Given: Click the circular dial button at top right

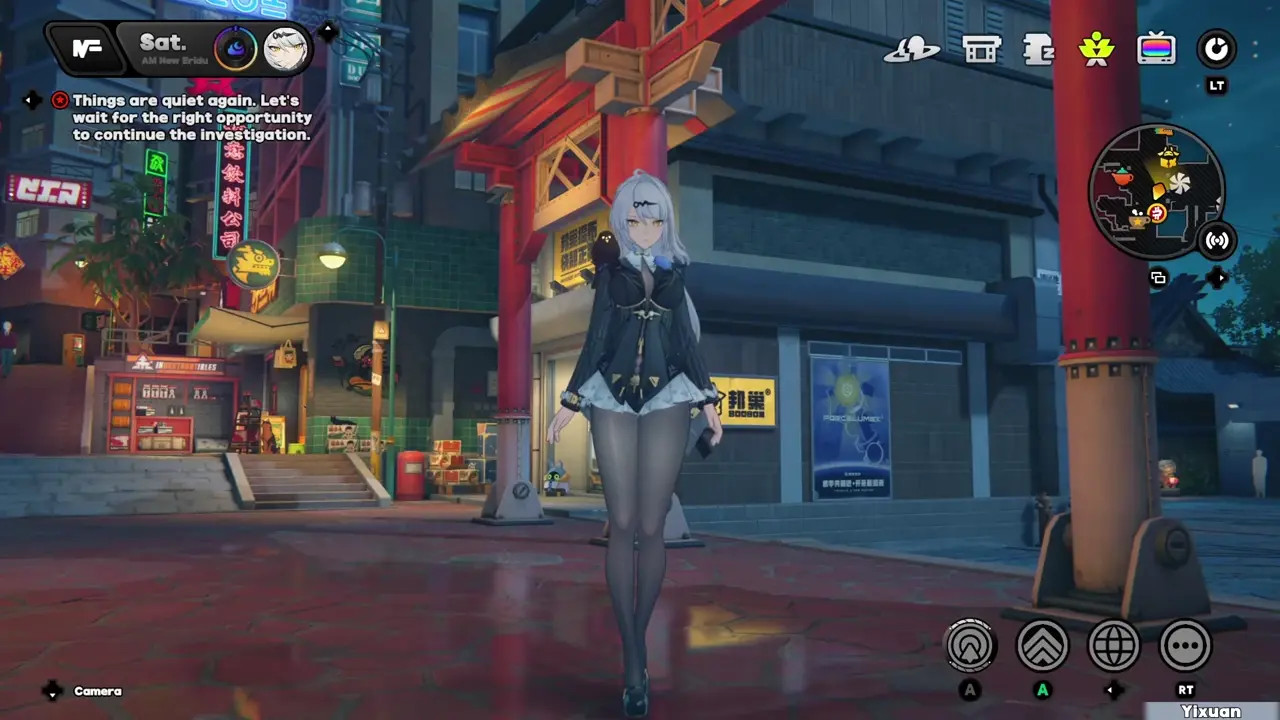Looking at the screenshot, I should [1216, 49].
